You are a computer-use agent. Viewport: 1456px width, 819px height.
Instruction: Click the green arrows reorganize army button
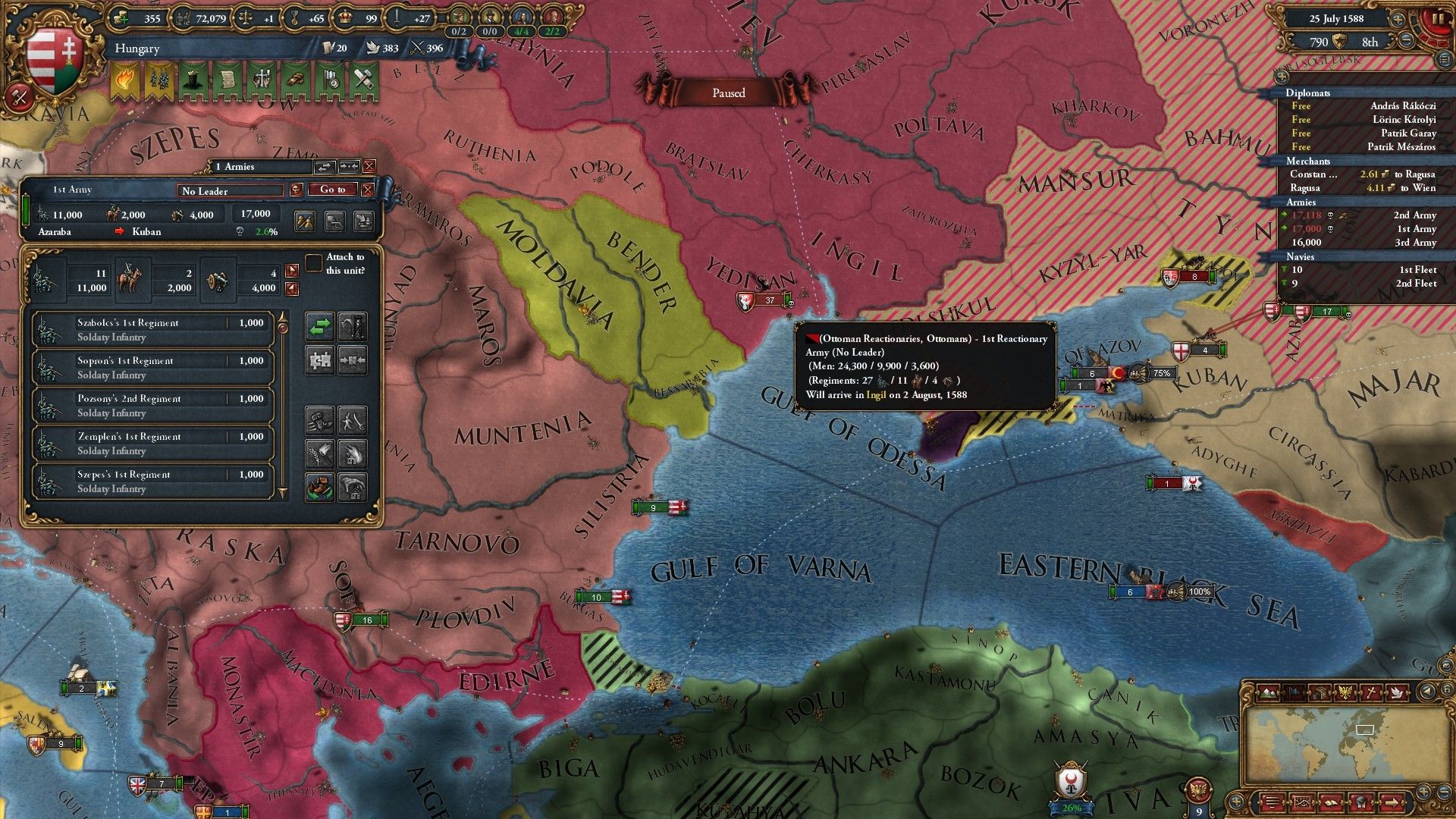(x=320, y=327)
